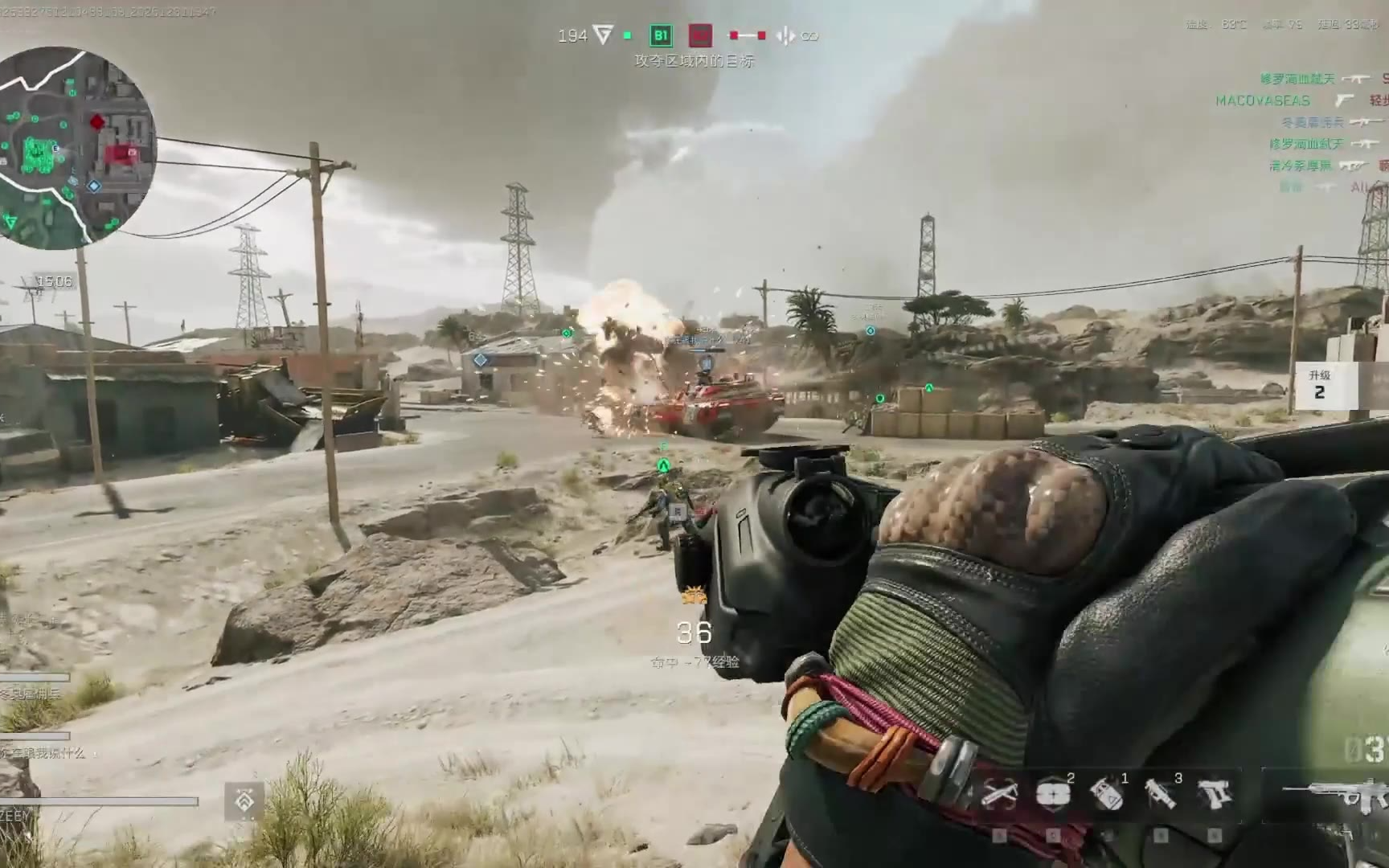Screen dimensions: 1389x868
Task: Click the squad emblem icon near grass
Action: [x=244, y=800]
